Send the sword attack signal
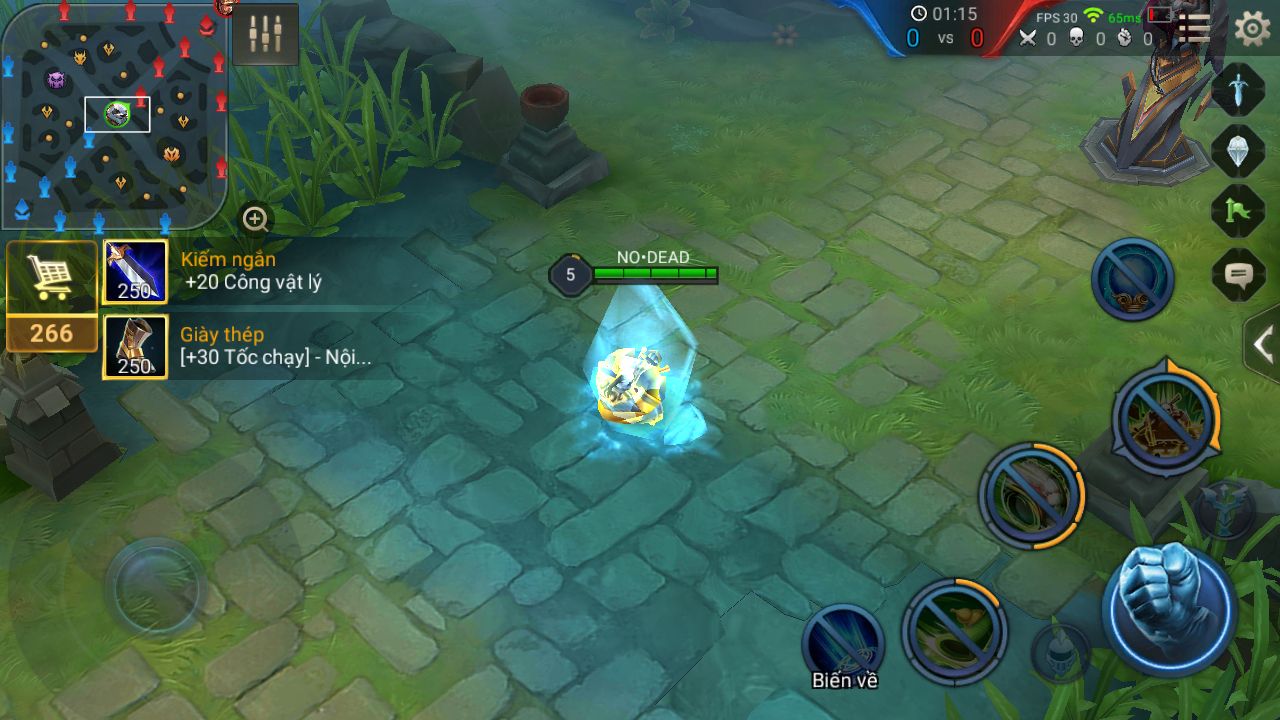Image resolution: width=1280 pixels, height=720 pixels. tap(1238, 91)
